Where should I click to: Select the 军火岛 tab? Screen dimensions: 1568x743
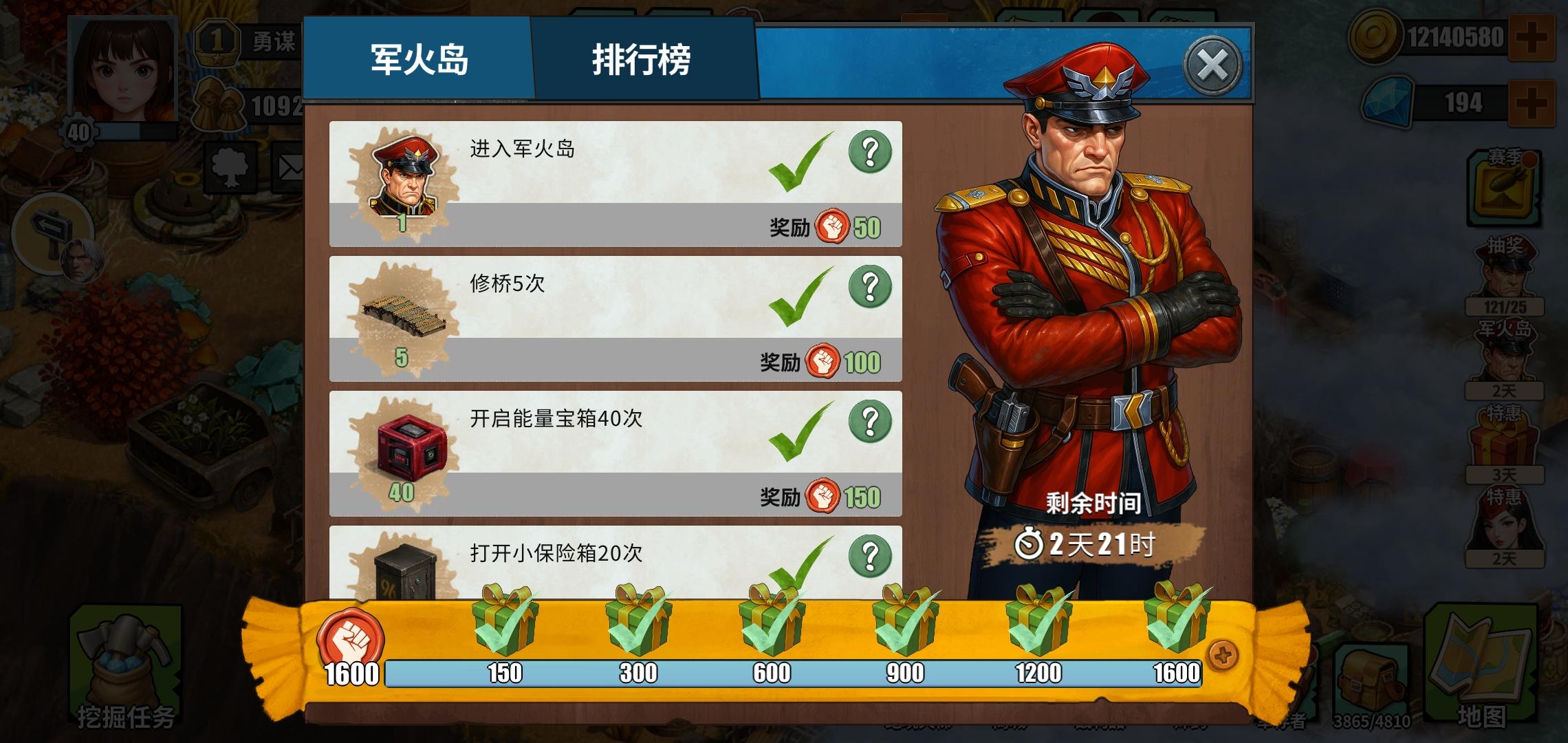418,62
